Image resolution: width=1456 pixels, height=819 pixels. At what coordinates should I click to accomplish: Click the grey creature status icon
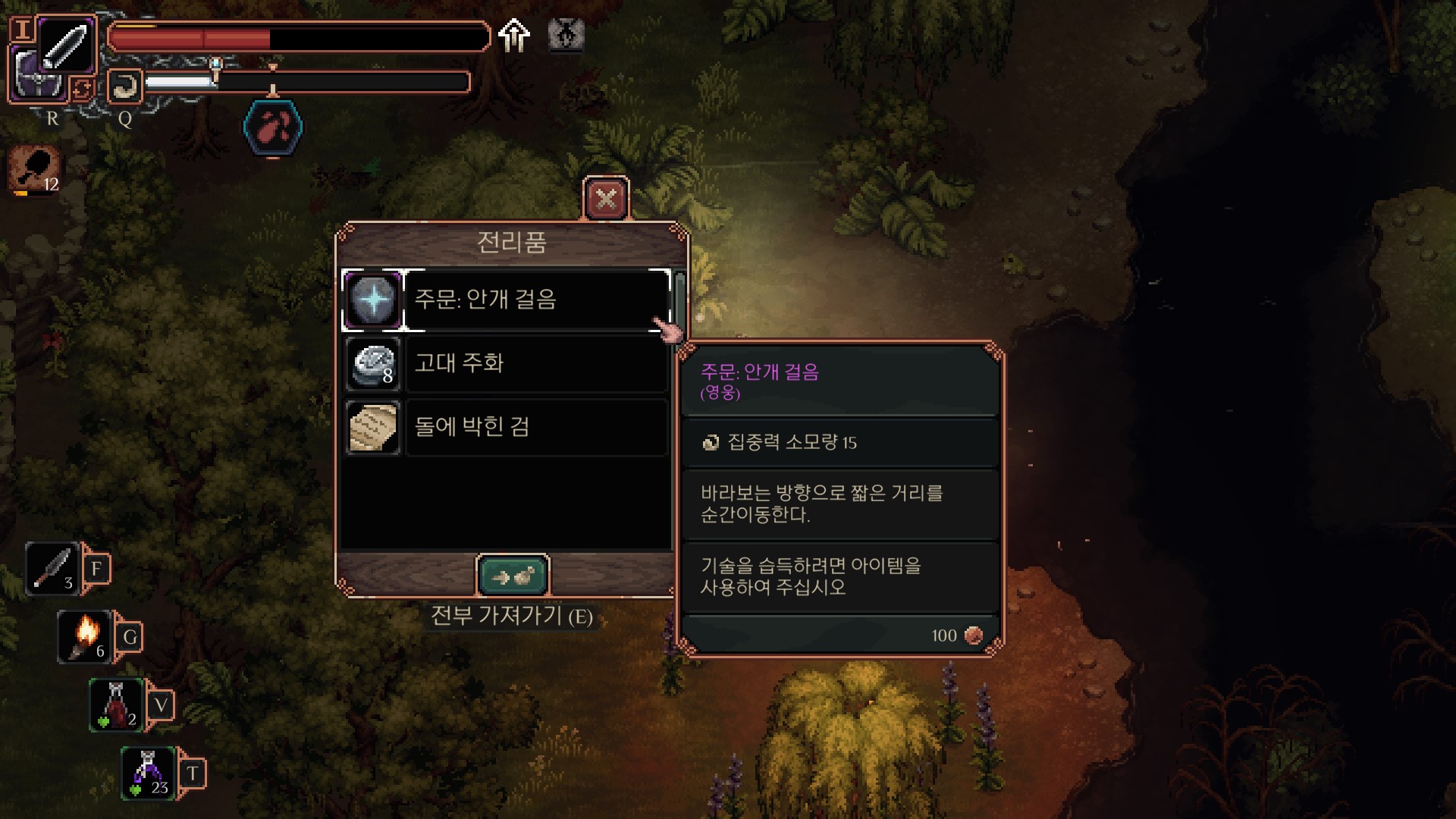pyautogui.click(x=566, y=35)
